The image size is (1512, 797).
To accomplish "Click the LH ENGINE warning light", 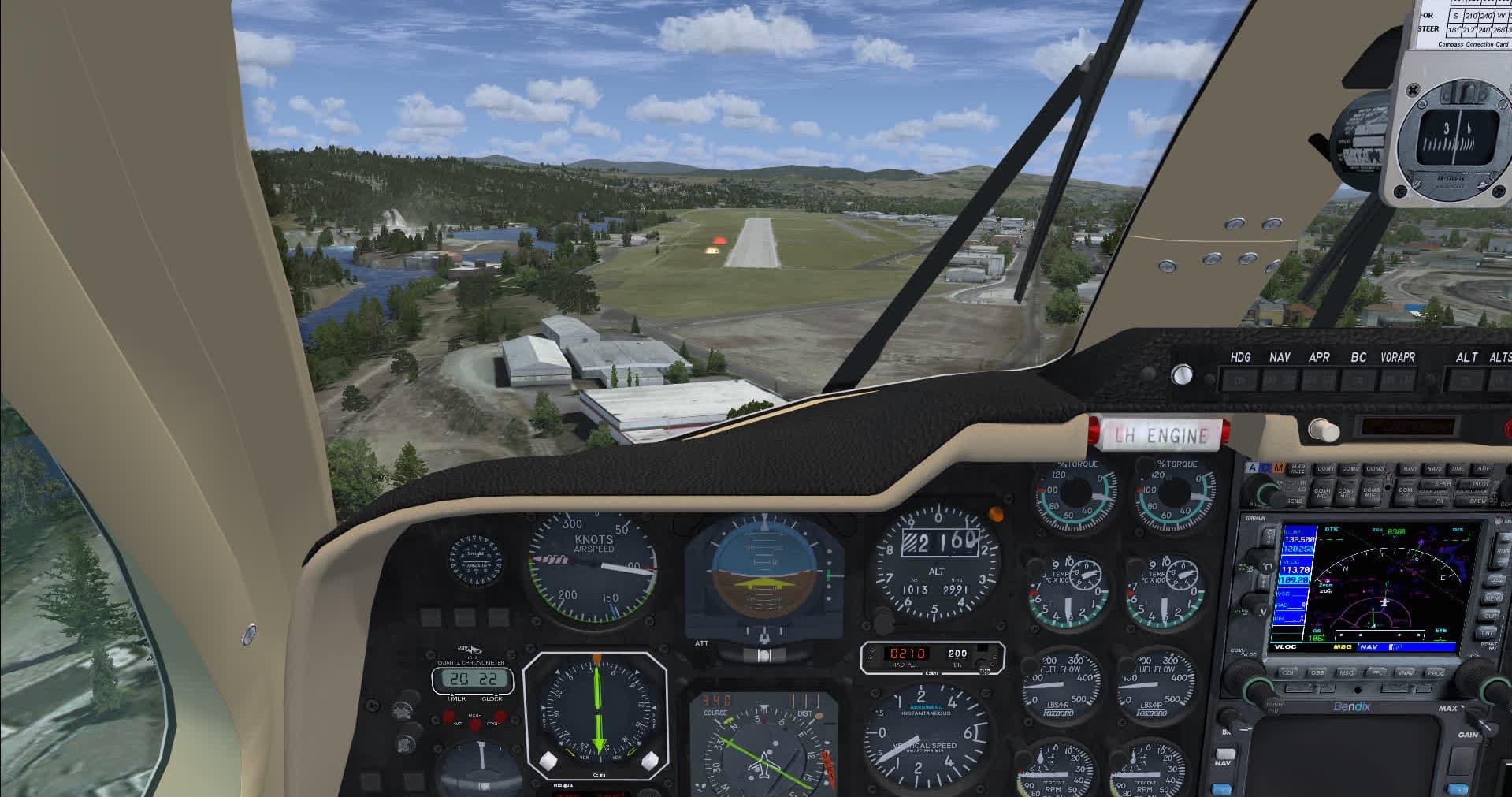I will coord(1161,435).
